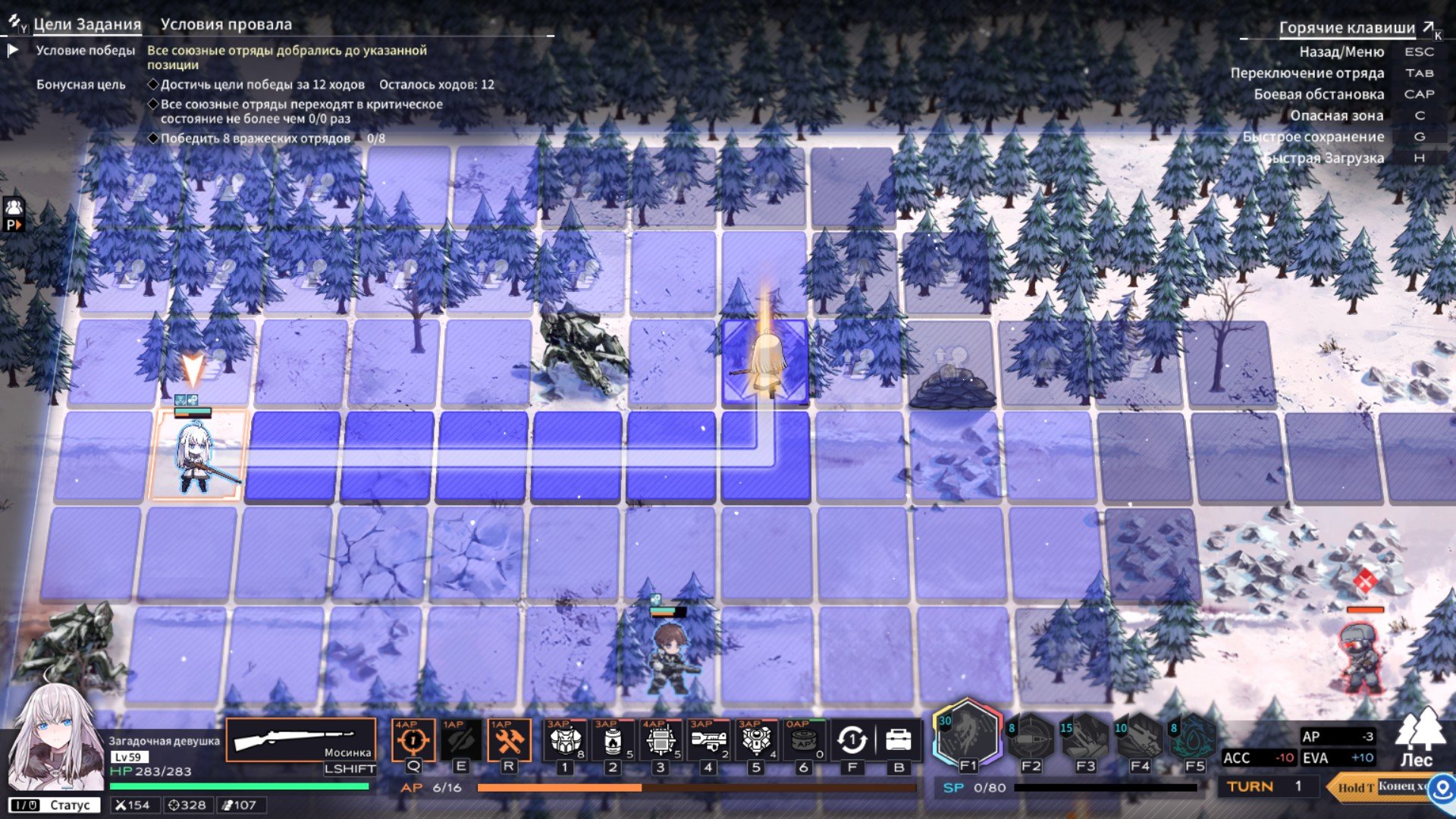Select the white-haired sniper unit on the grid

pyautogui.click(x=195, y=457)
